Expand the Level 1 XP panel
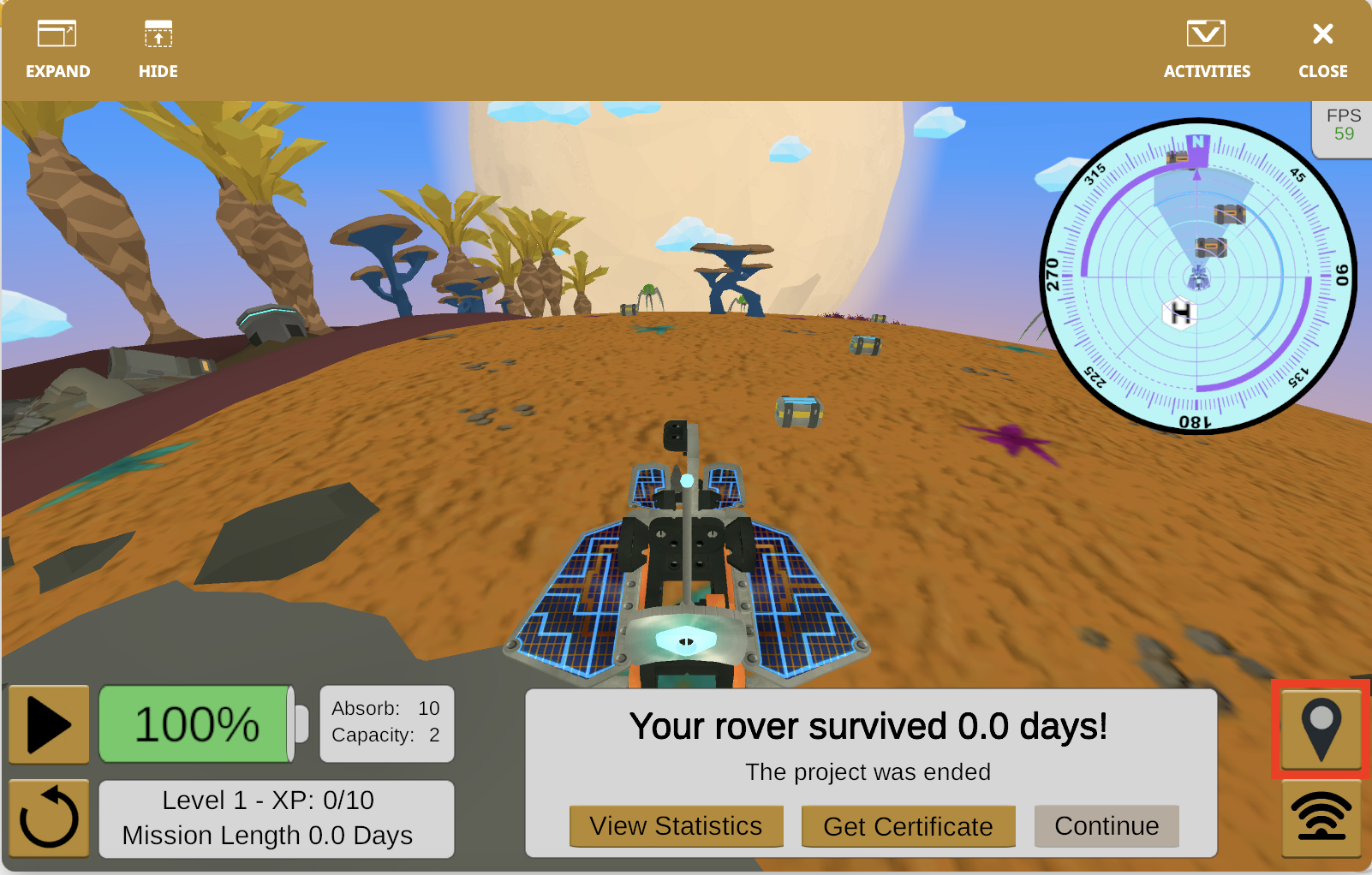This screenshot has height=875, width=1372. coord(276,818)
